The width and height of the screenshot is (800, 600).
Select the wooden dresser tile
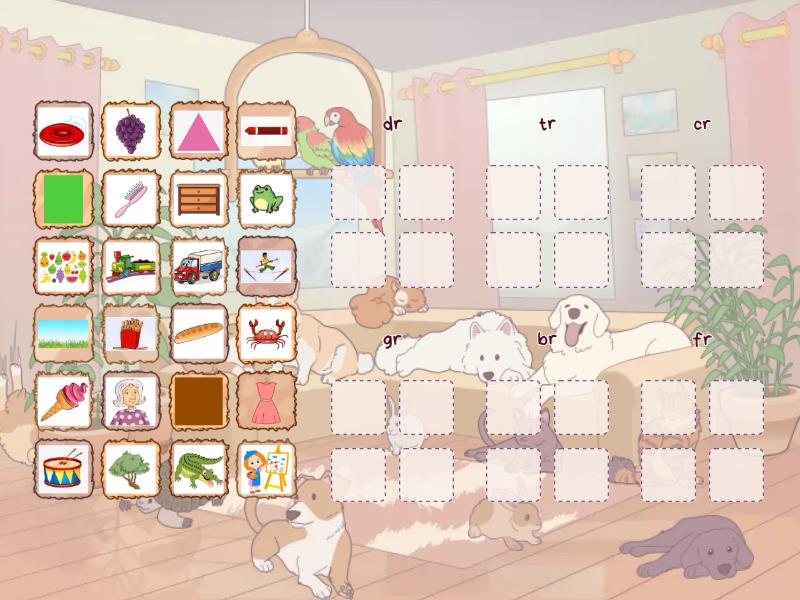click(199, 198)
